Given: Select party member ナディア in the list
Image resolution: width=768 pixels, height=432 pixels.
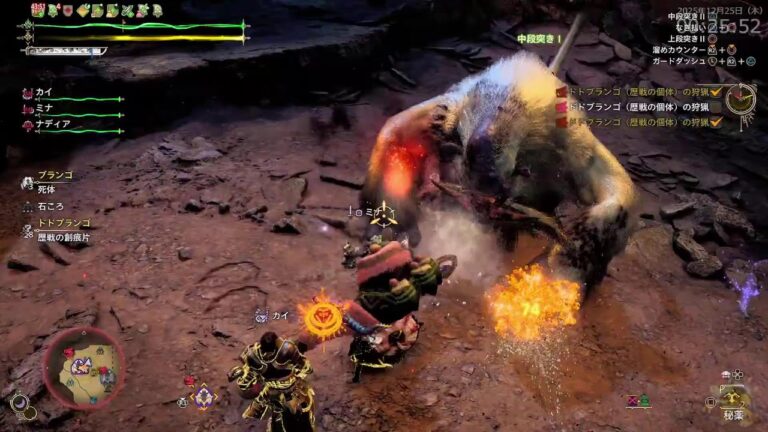Looking at the screenshot, I should (x=52, y=125).
